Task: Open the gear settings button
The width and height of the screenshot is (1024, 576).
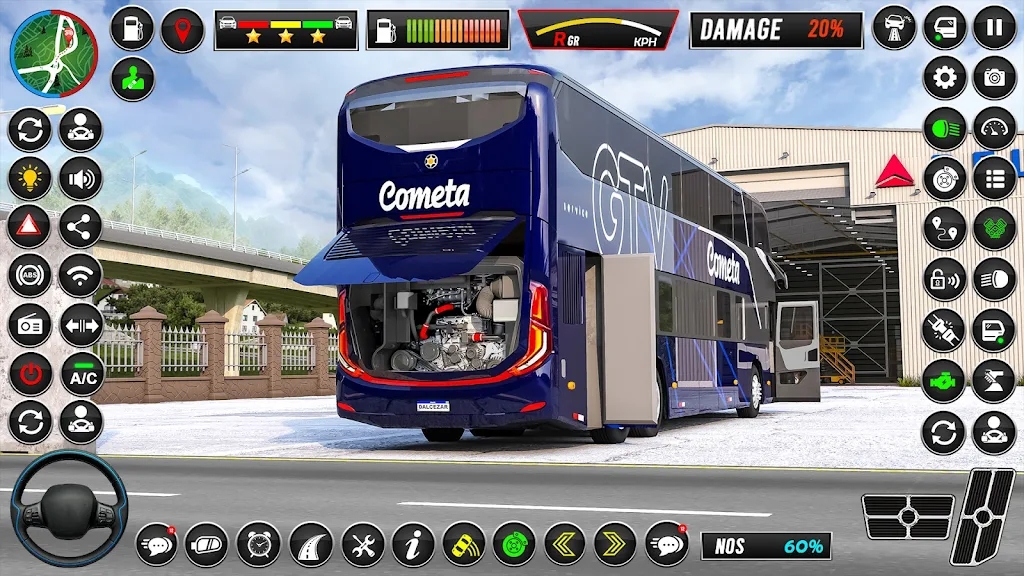Action: pos(944,77)
